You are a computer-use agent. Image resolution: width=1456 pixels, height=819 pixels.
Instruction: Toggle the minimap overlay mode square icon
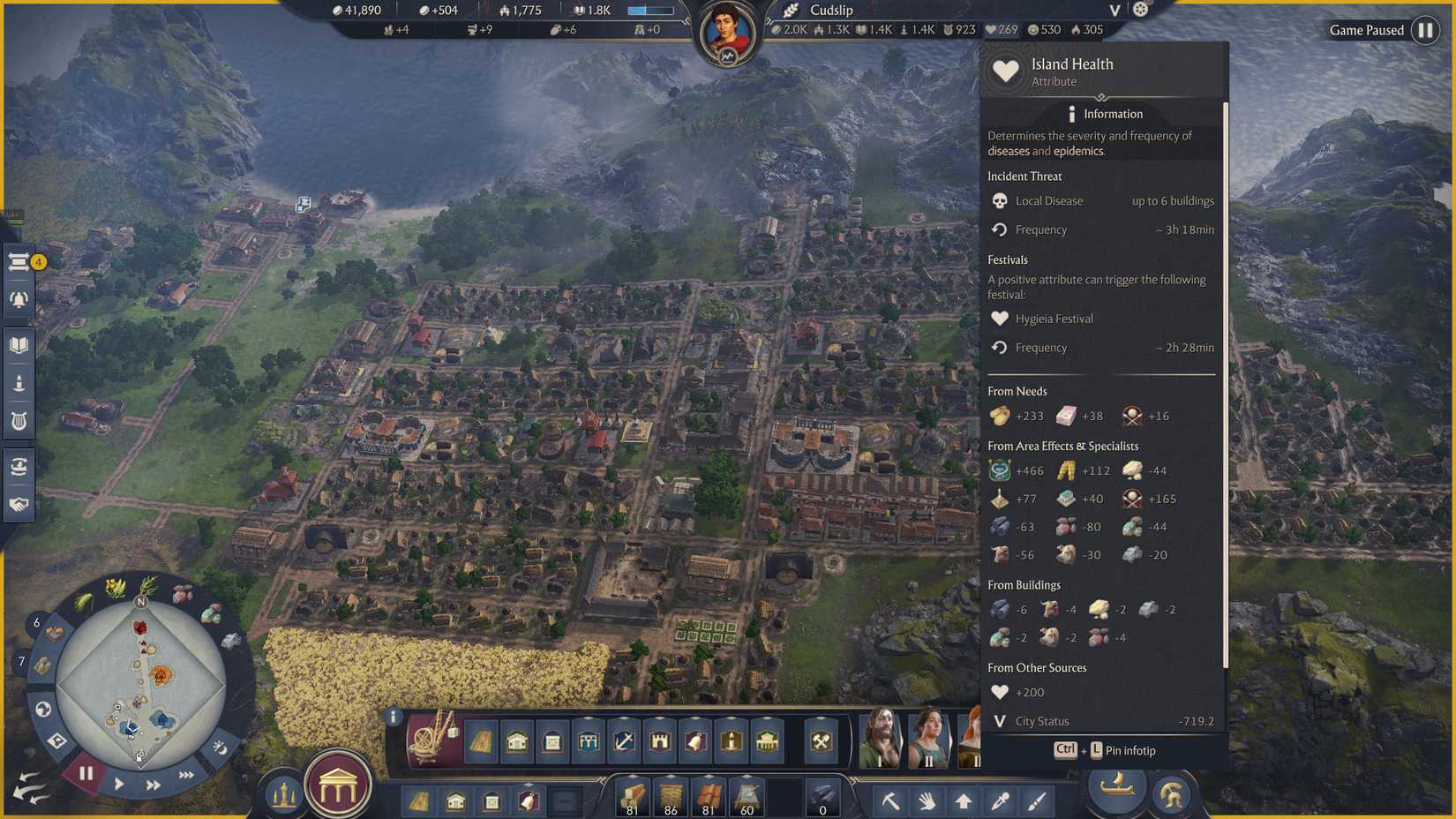pyautogui.click(x=56, y=740)
